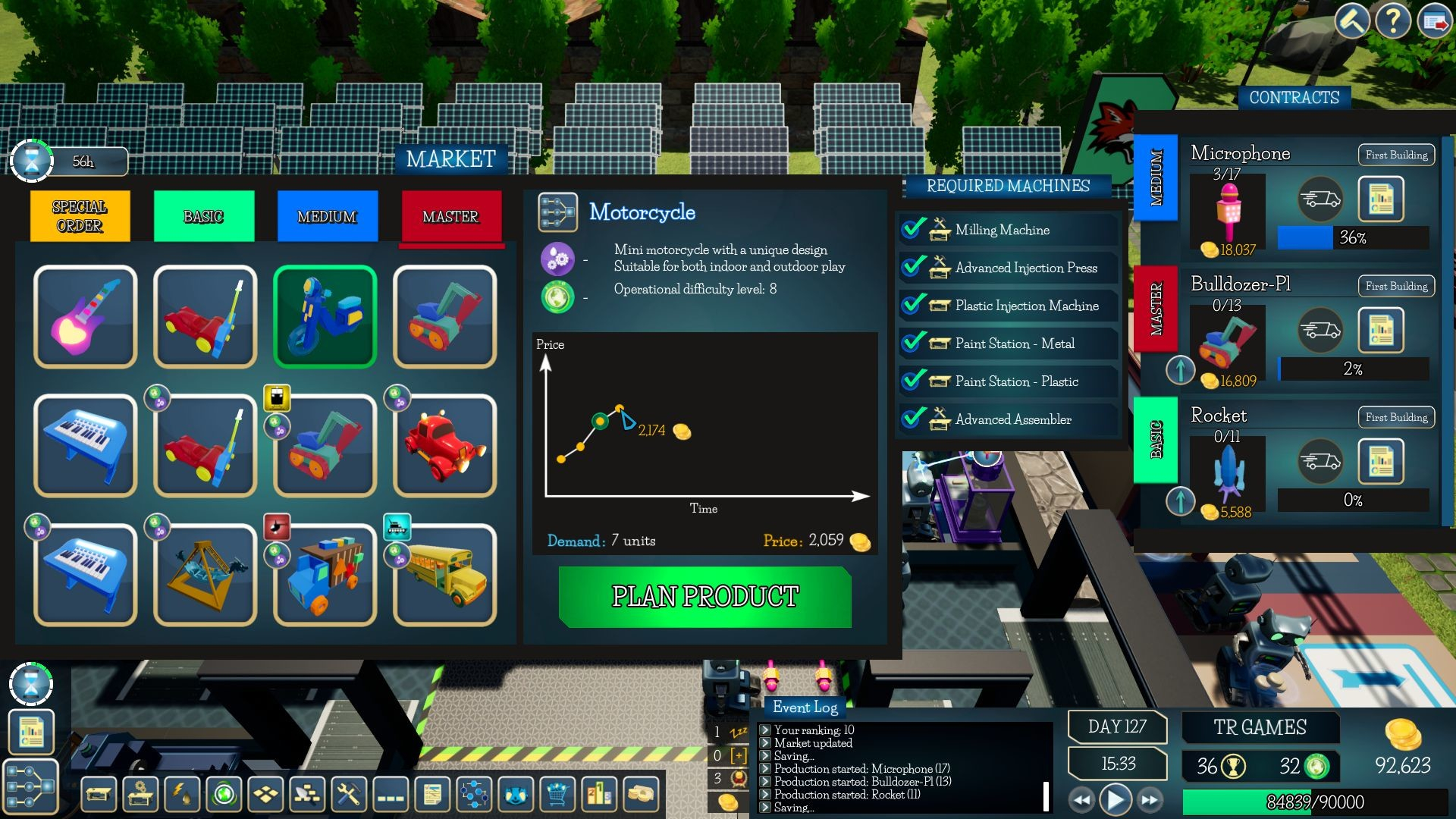Viewport: 1456px width, 819px height.
Task: Toggle the Milling Machine checkmark
Action: 912,229
